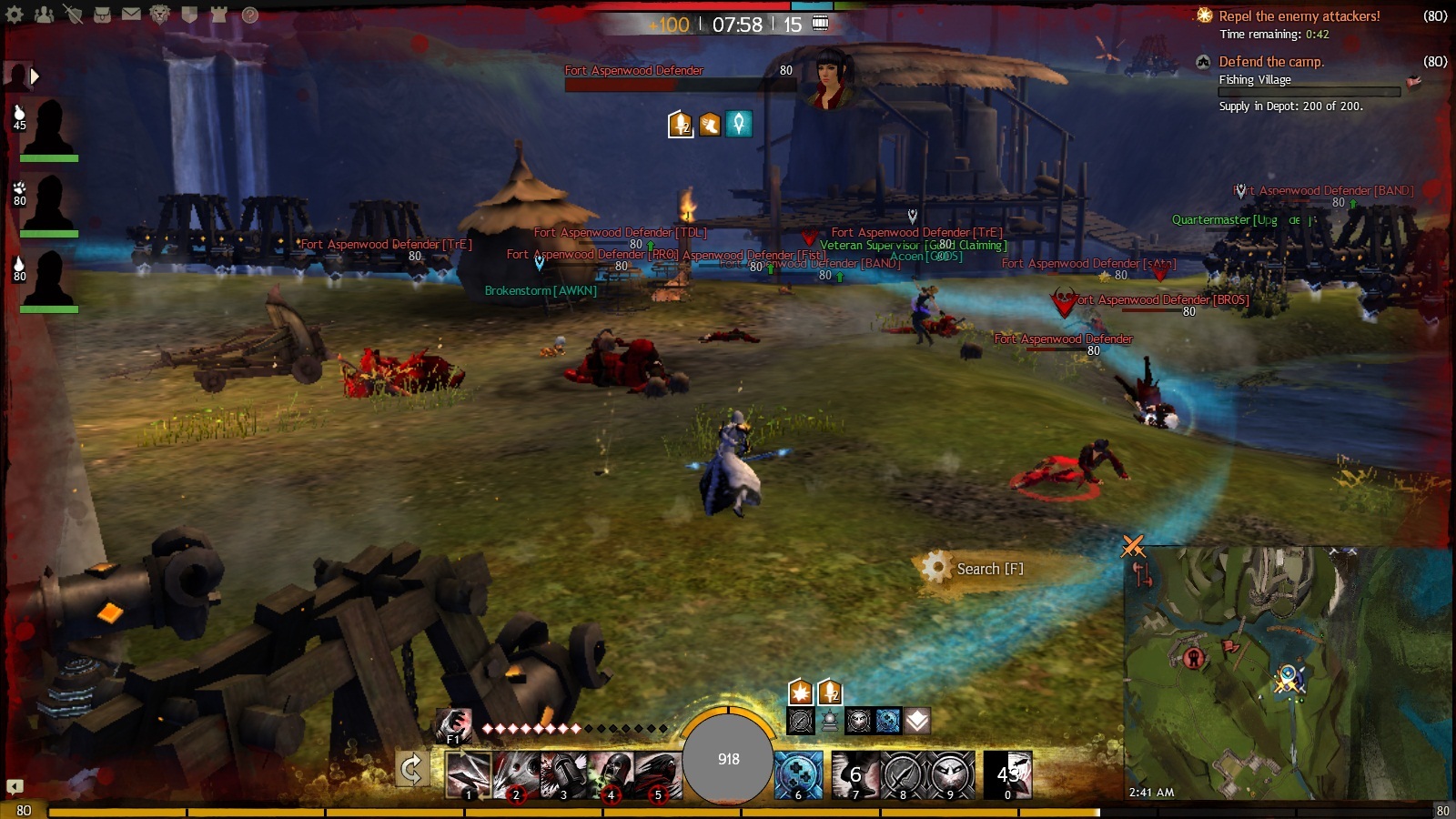Use the helmeted warrior skill 3

coord(563,774)
